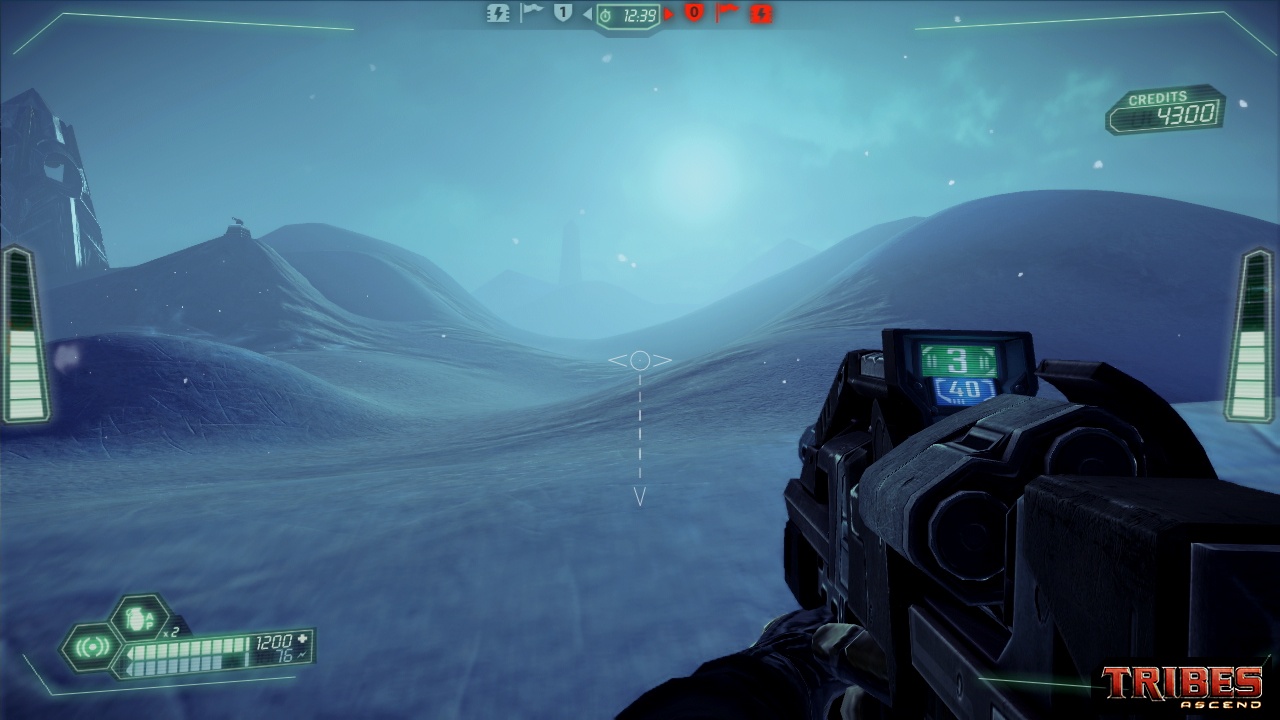The width and height of the screenshot is (1280, 720).
Task: Click the friendly team generator status icon
Action: pyautogui.click(x=498, y=14)
